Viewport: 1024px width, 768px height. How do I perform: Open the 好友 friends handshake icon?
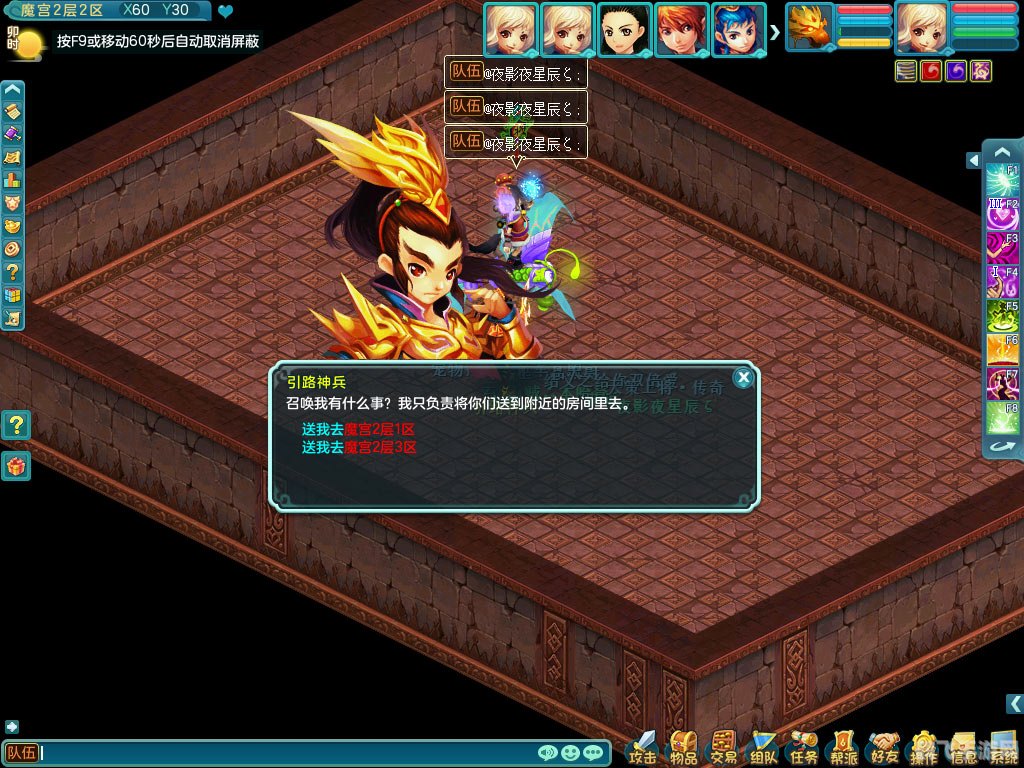click(x=884, y=745)
